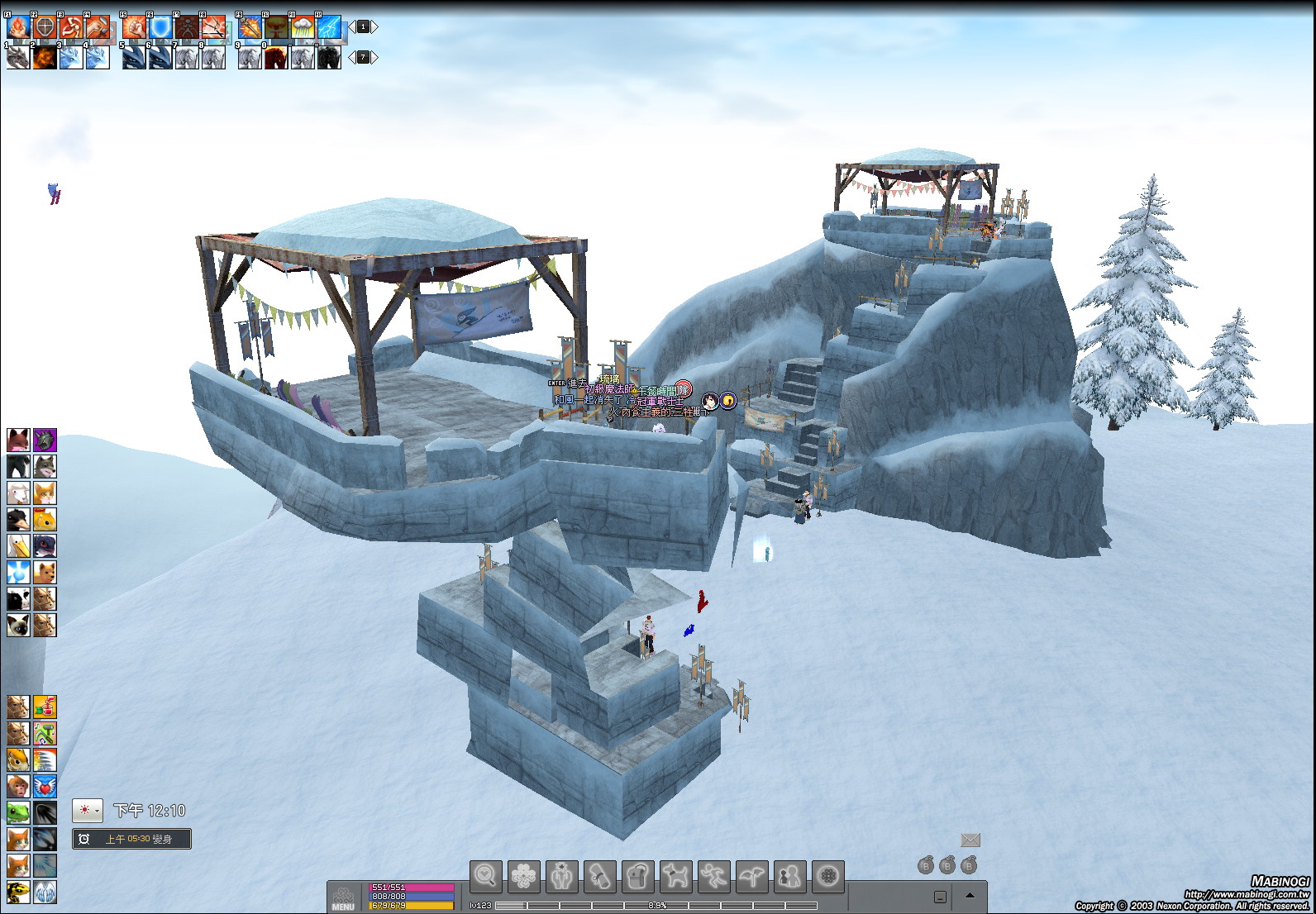The height and width of the screenshot is (914, 1316).
Task: Trigger the mushroom cloud explosion skill
Action: tap(276, 27)
